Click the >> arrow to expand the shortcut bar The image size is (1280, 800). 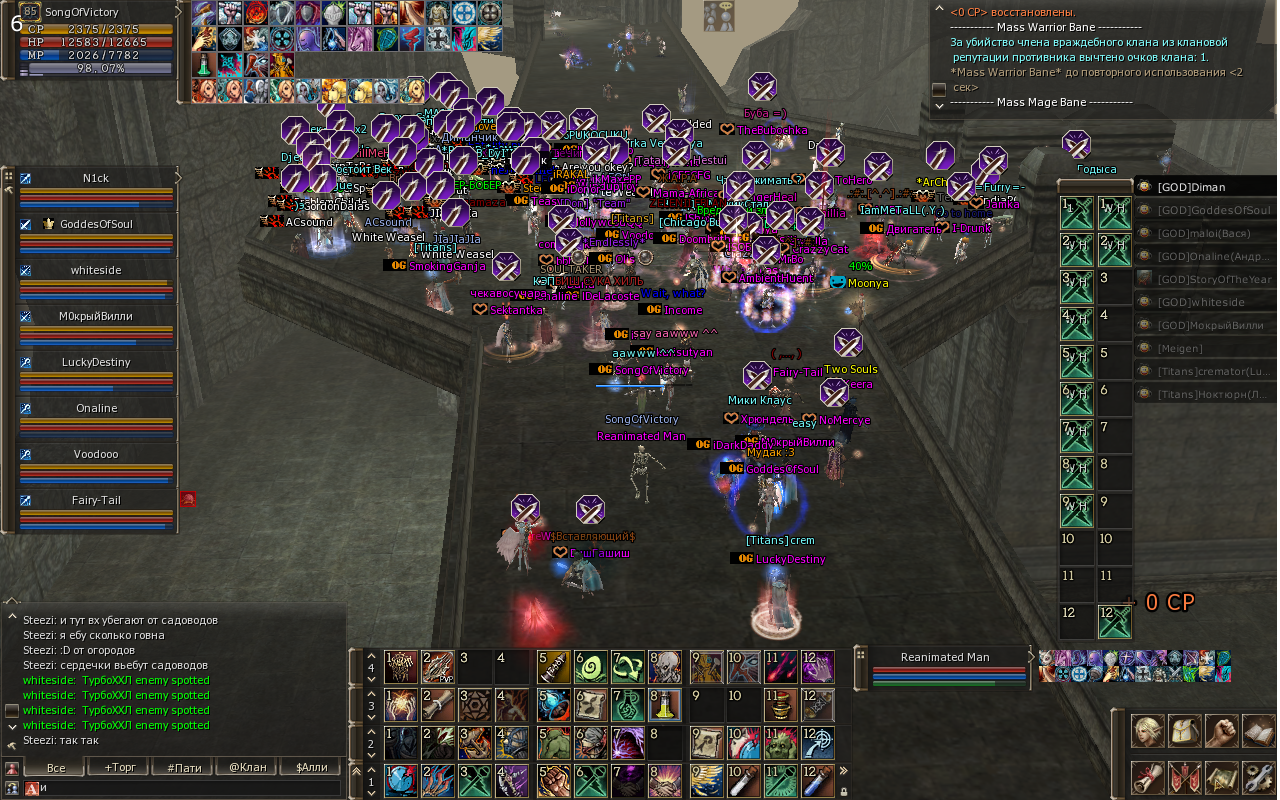tap(842, 770)
